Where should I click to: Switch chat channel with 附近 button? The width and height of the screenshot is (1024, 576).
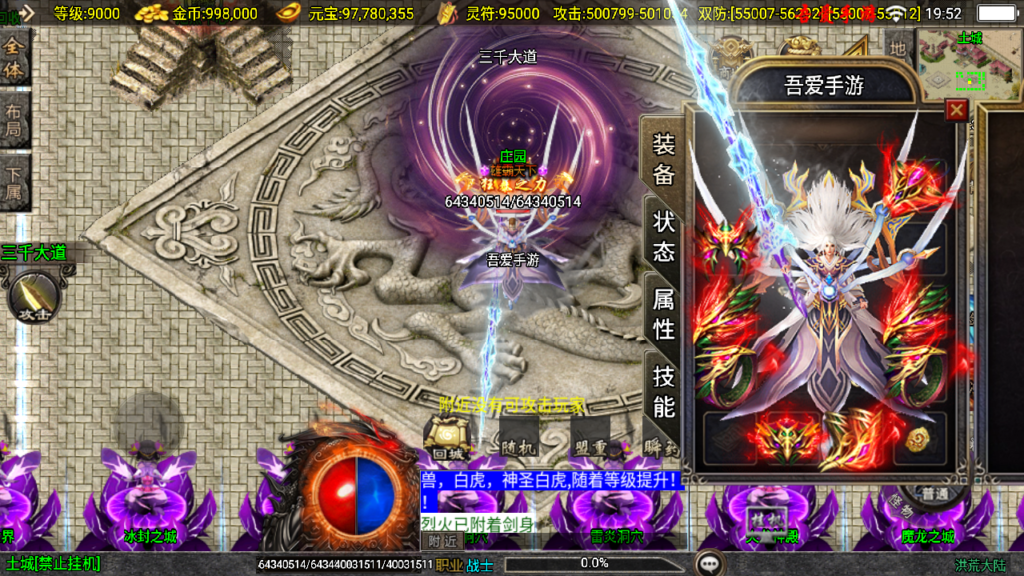tap(442, 541)
